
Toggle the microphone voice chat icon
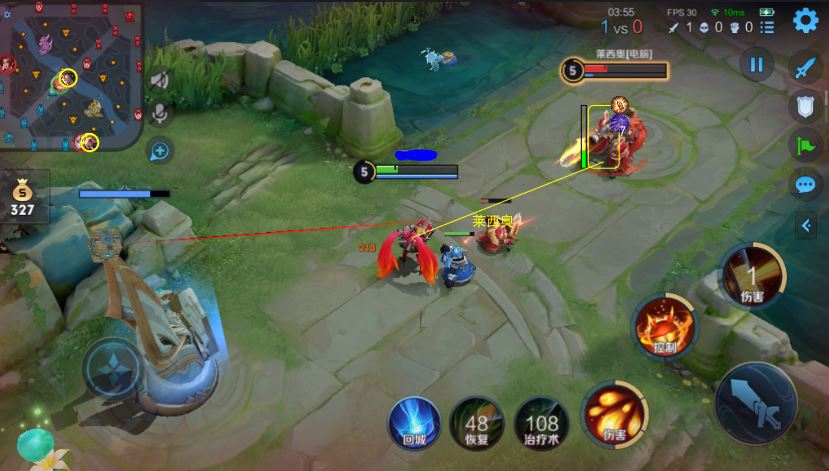click(159, 113)
